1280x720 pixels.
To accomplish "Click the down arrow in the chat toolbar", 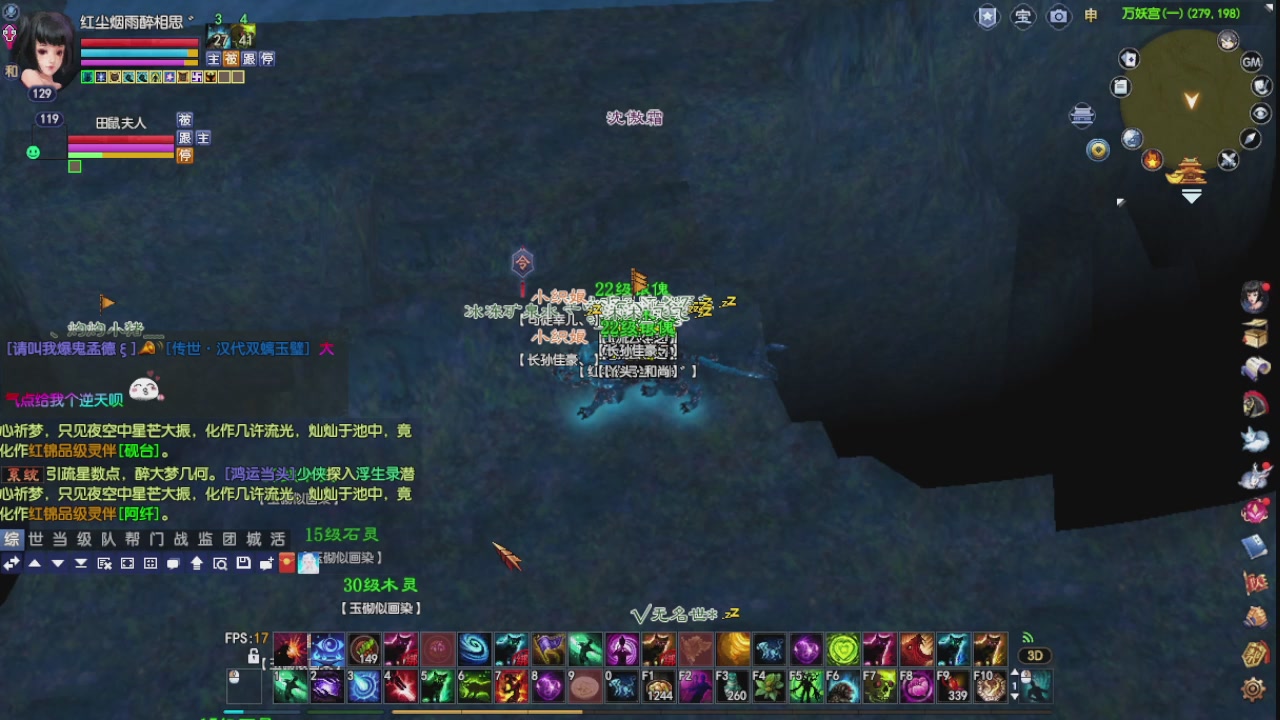I will click(57, 562).
